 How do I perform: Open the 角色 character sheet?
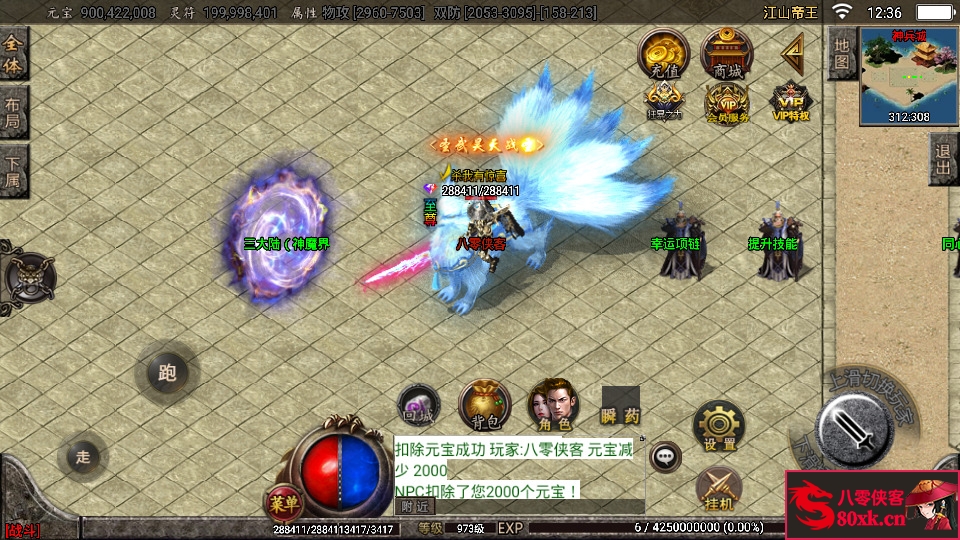(x=551, y=405)
